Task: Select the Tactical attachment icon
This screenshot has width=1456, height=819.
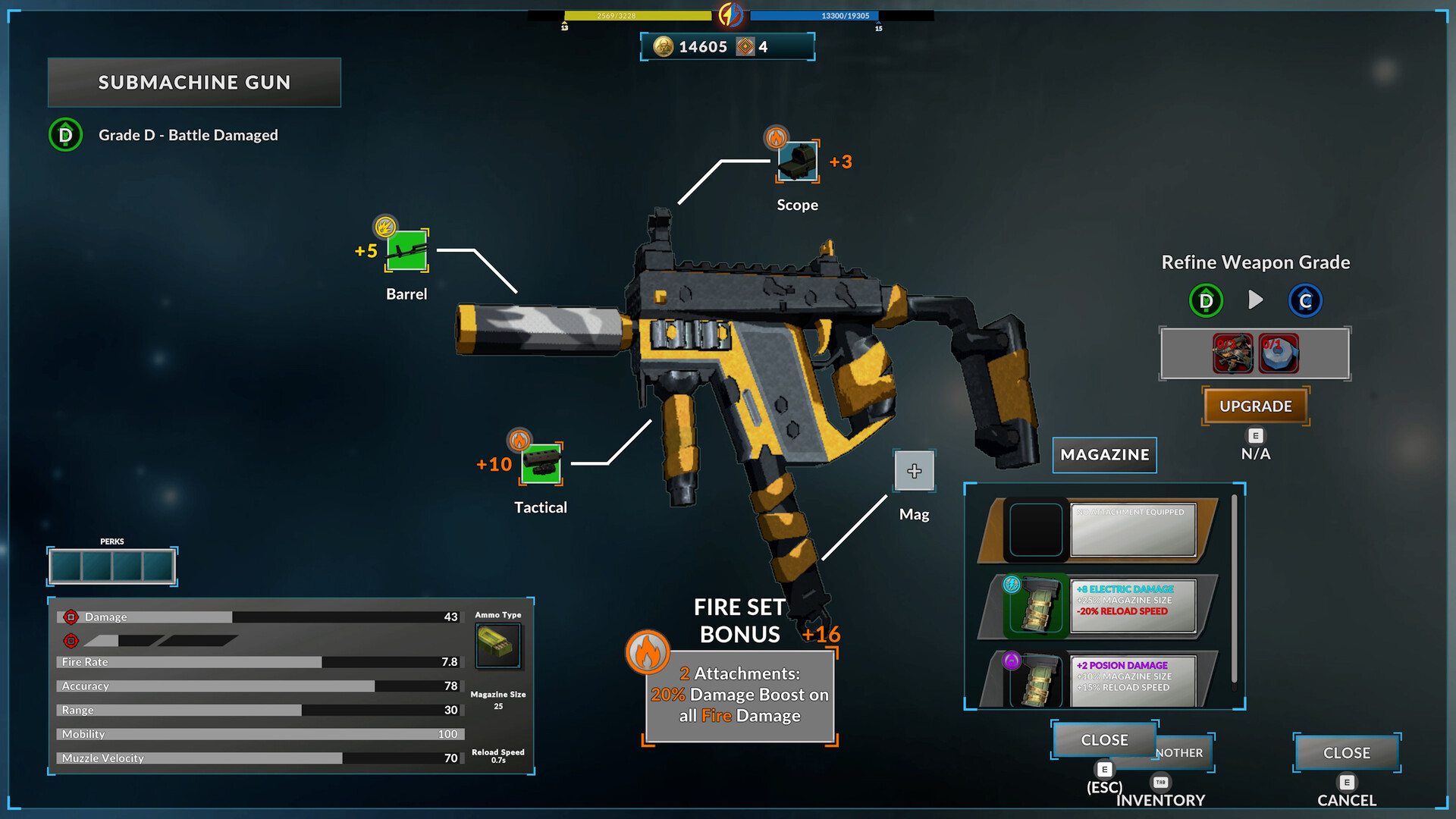Action: coord(541,463)
